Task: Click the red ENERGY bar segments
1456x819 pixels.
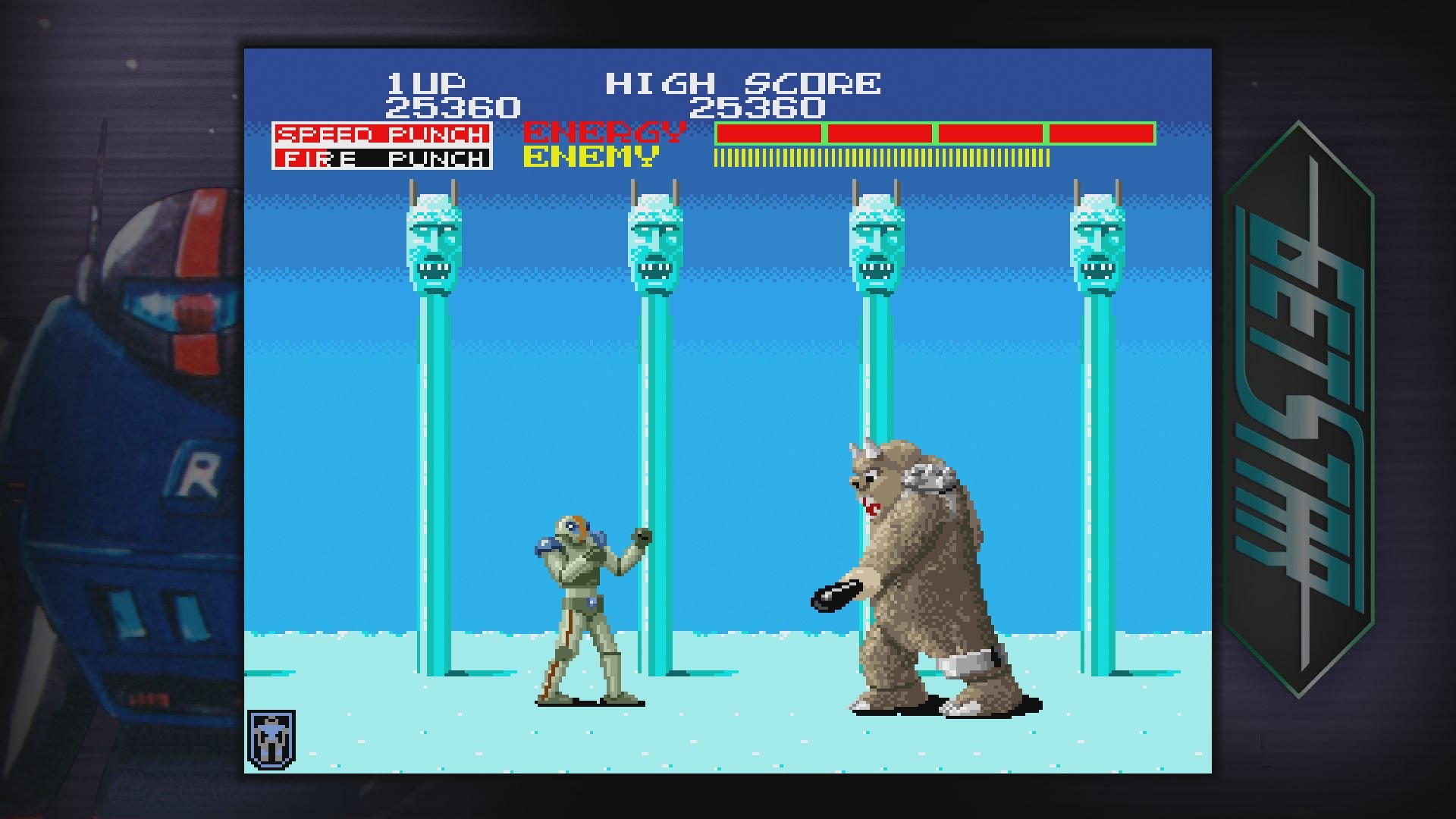Action: [933, 133]
